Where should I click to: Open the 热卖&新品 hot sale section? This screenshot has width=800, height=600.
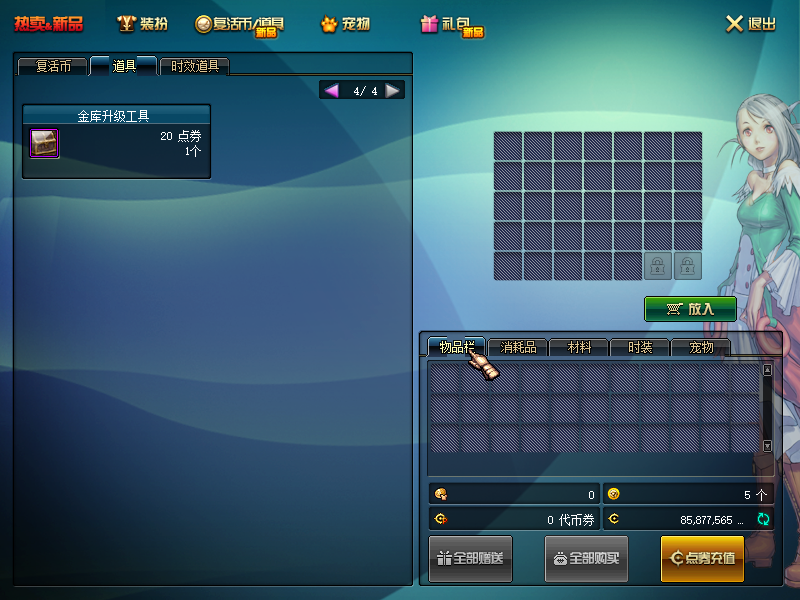click(48, 23)
